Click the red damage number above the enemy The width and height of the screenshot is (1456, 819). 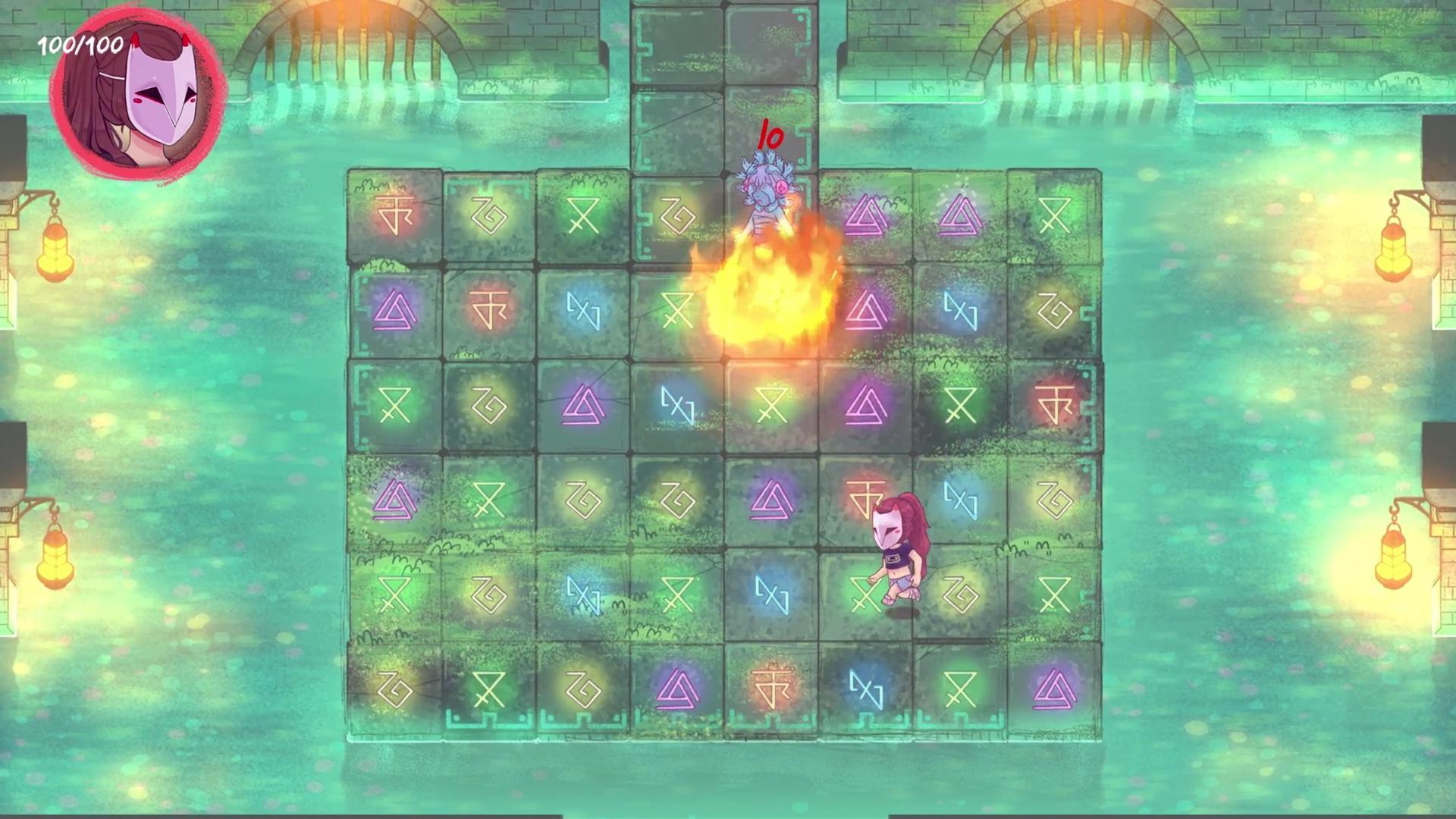point(770,138)
